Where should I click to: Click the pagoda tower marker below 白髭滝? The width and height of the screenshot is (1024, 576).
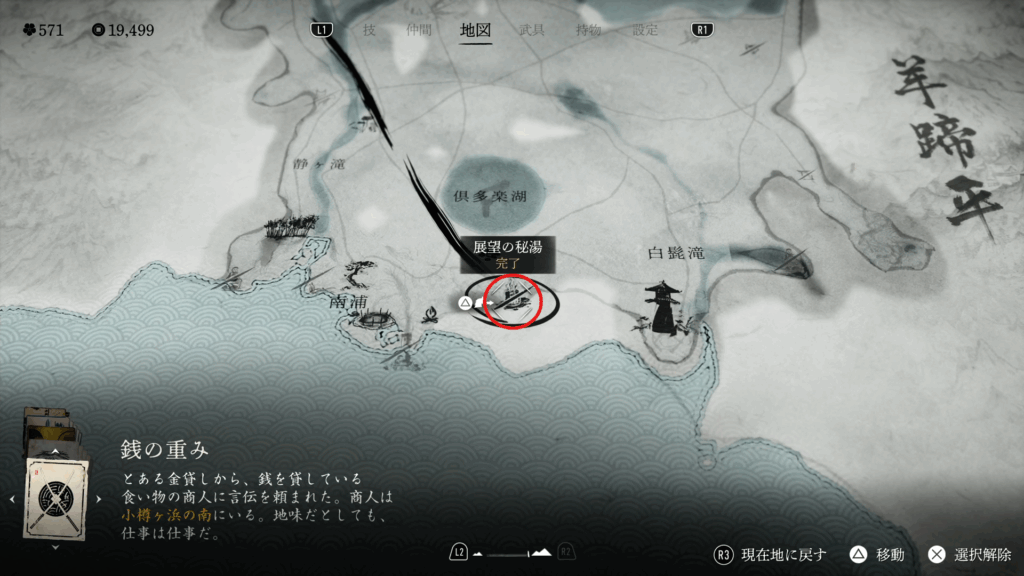tap(662, 306)
